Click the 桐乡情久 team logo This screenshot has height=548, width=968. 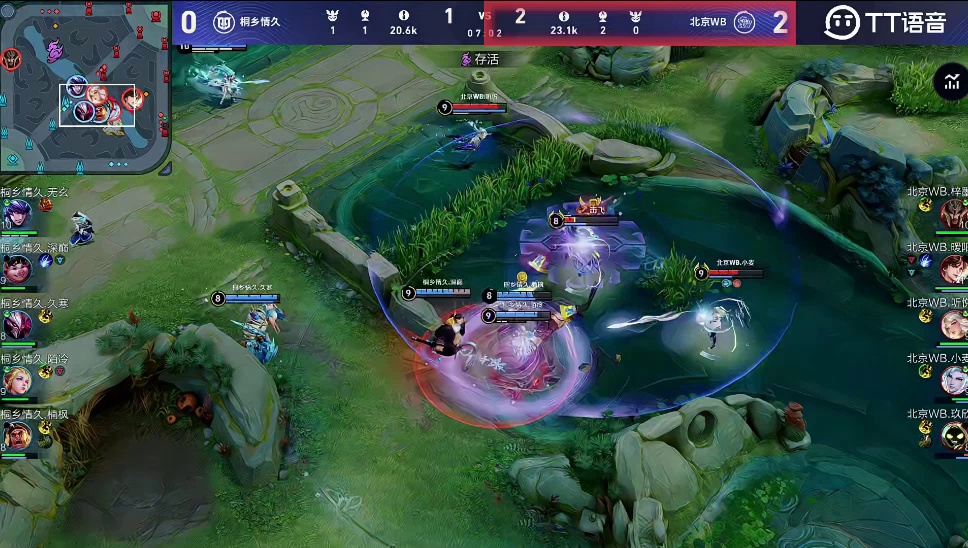click(224, 22)
